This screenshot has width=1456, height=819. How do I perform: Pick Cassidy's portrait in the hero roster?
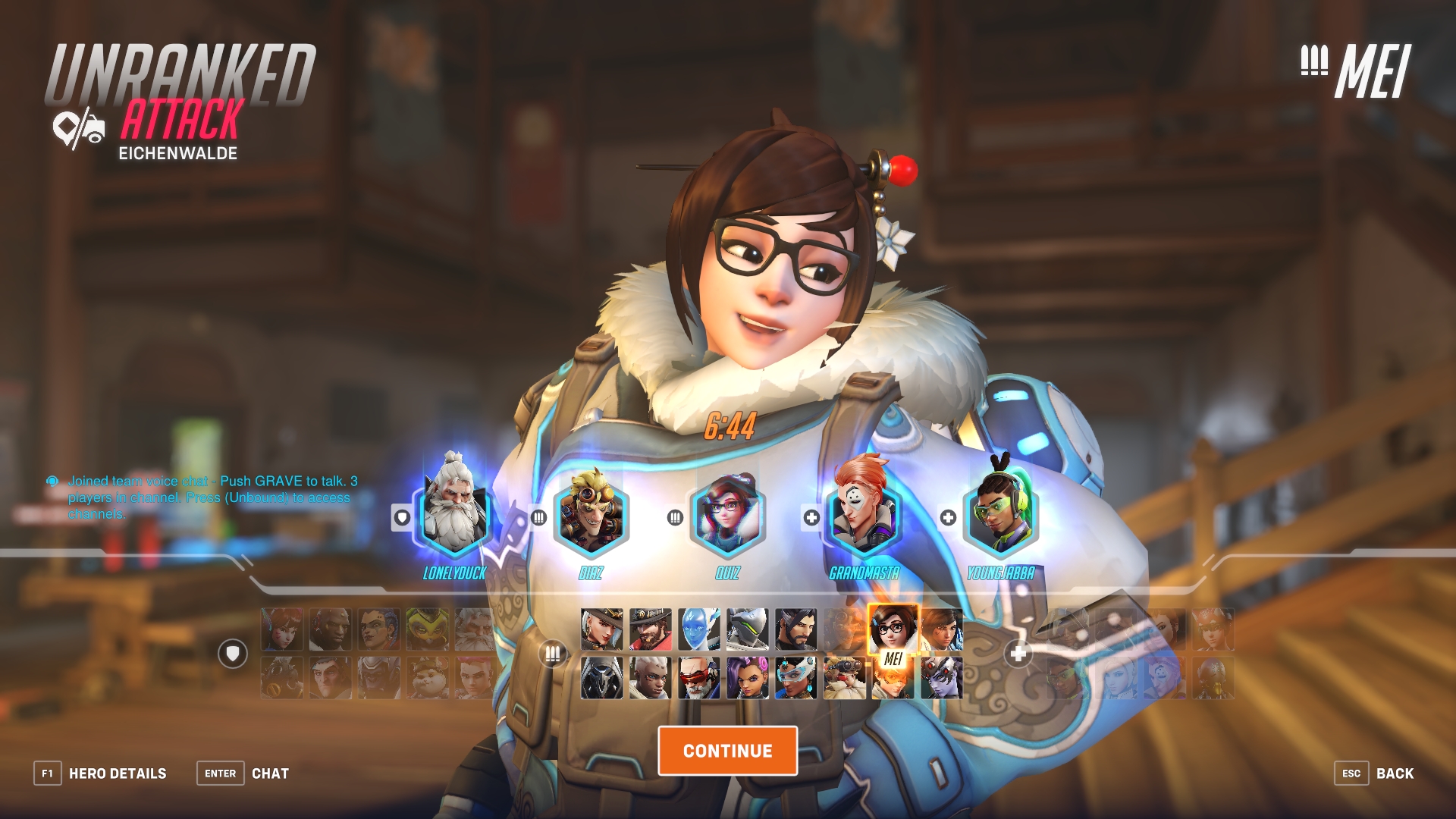point(651,629)
